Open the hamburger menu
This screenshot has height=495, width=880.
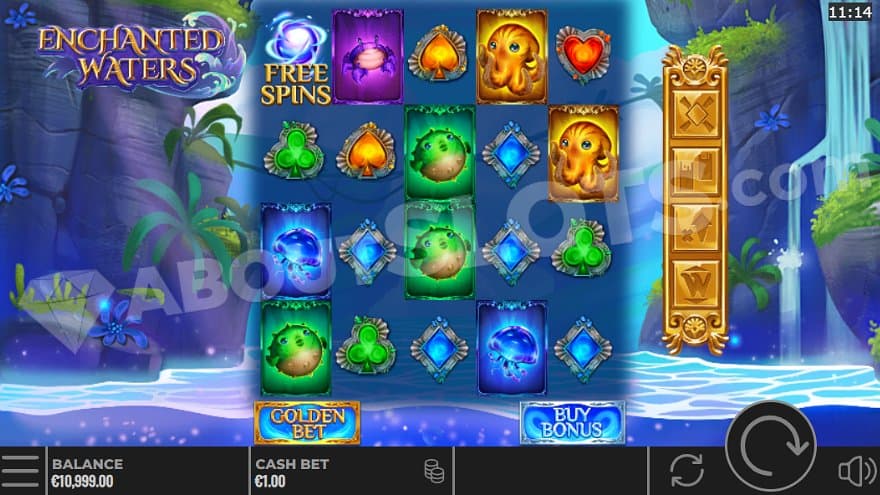21,471
